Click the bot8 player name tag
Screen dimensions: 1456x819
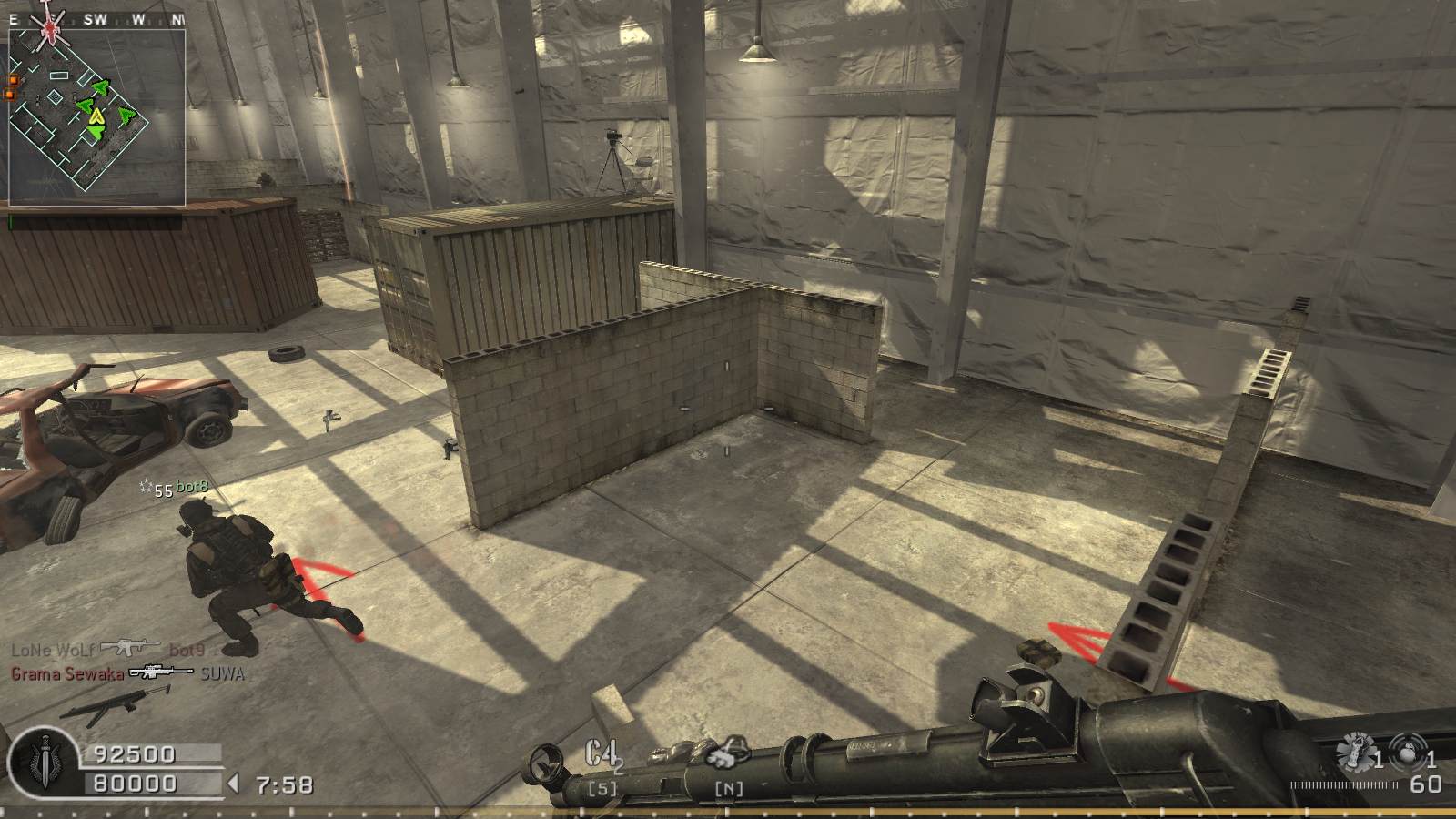pyautogui.click(x=191, y=487)
